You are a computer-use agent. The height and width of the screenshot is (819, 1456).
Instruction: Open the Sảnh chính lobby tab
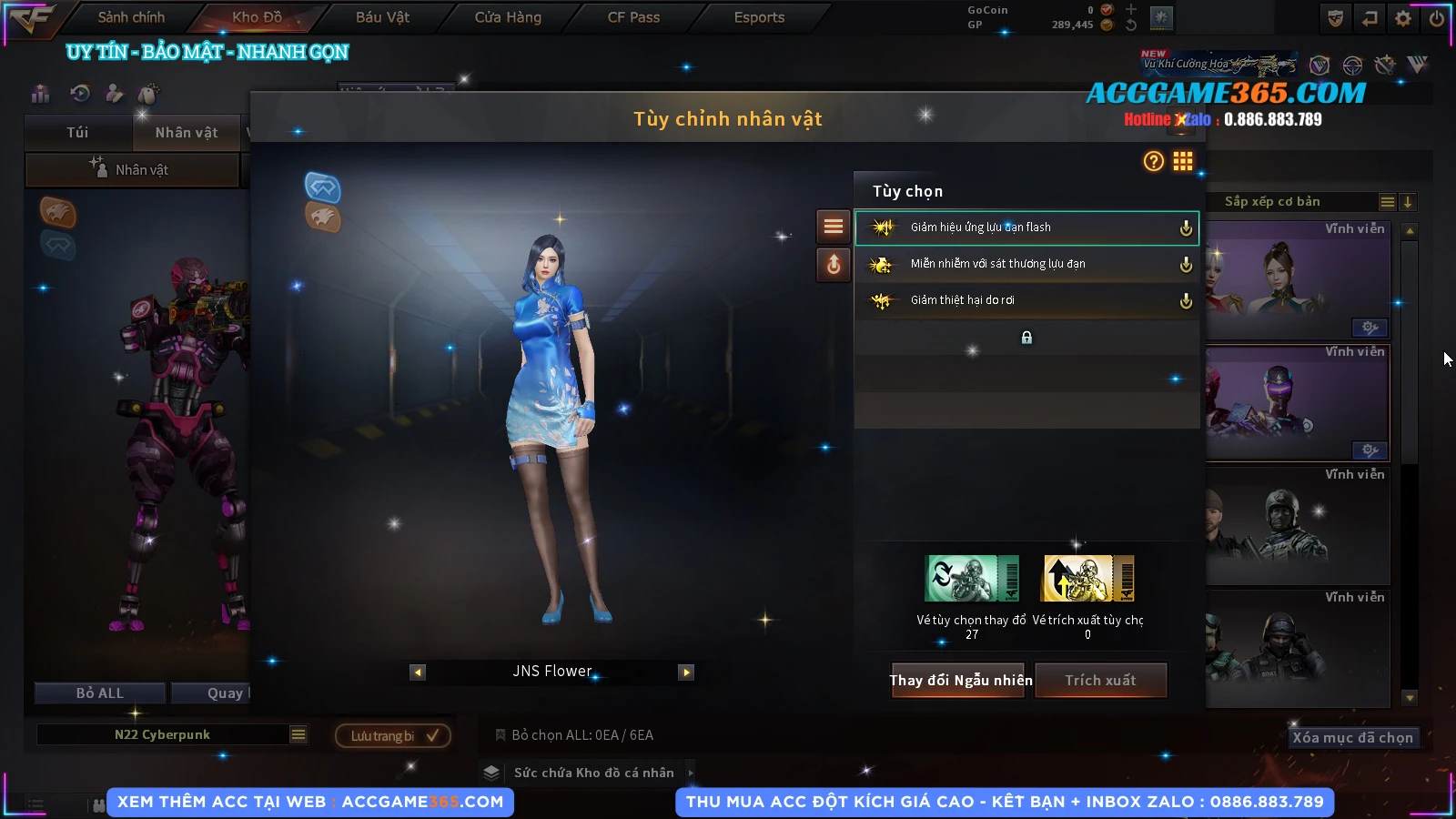(131, 17)
